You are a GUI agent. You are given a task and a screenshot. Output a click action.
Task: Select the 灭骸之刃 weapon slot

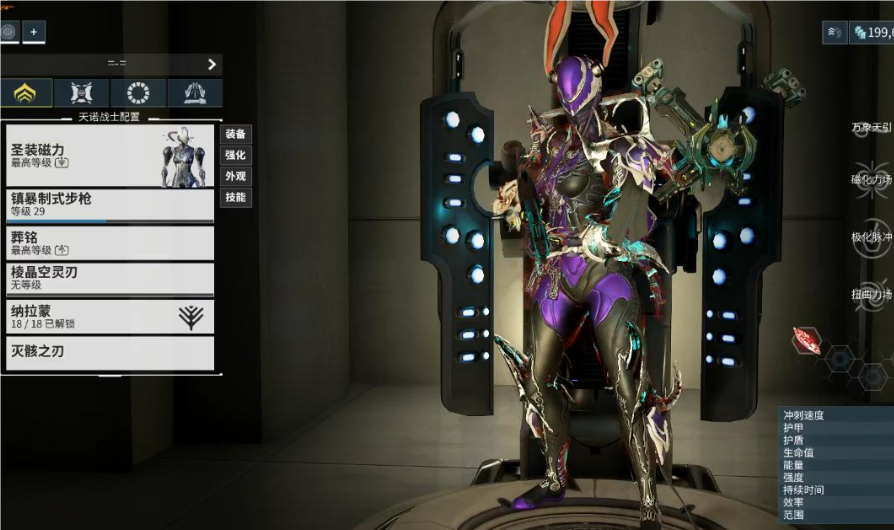coord(110,353)
